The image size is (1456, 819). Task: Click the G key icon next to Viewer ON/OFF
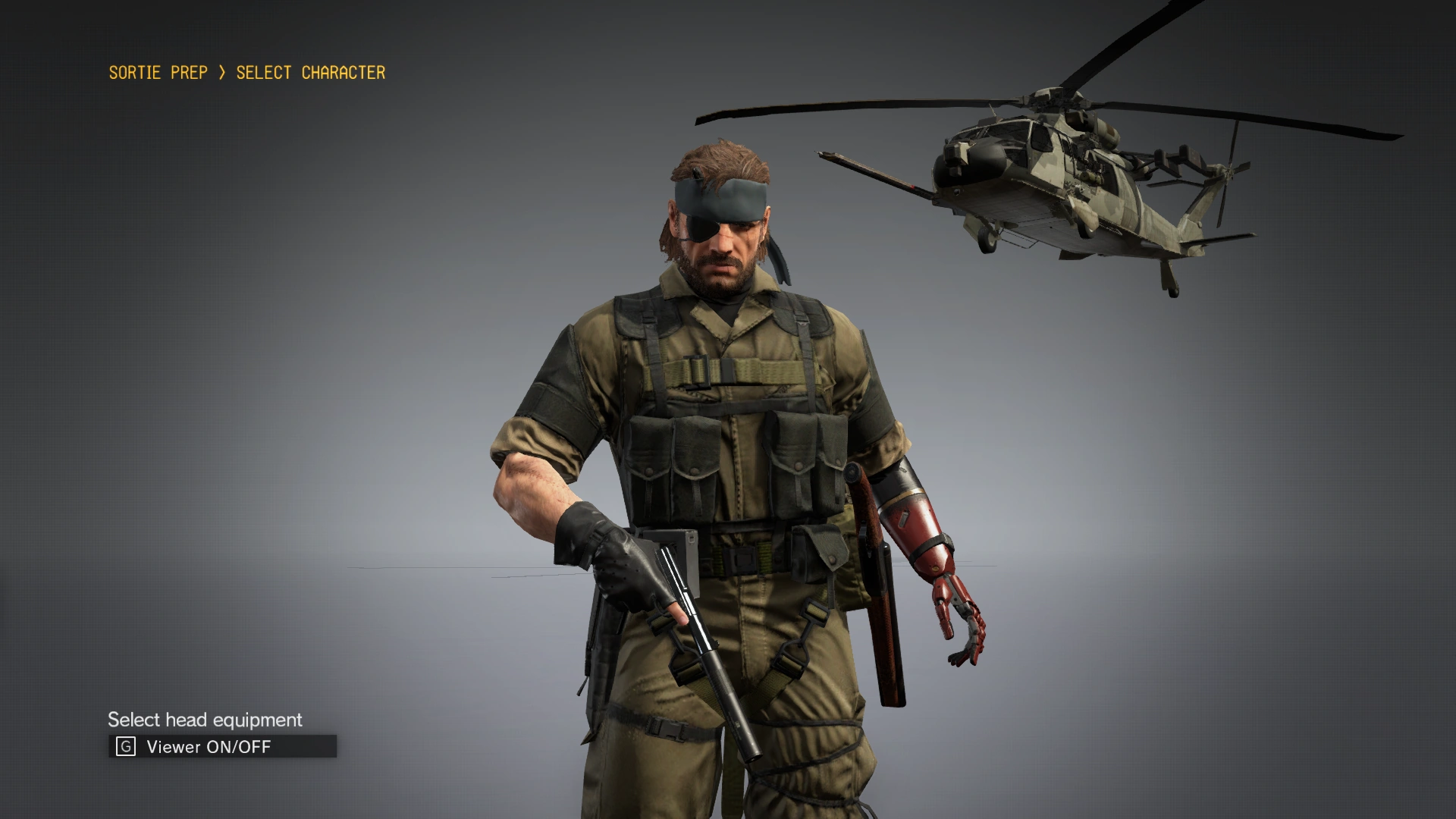[x=126, y=746]
